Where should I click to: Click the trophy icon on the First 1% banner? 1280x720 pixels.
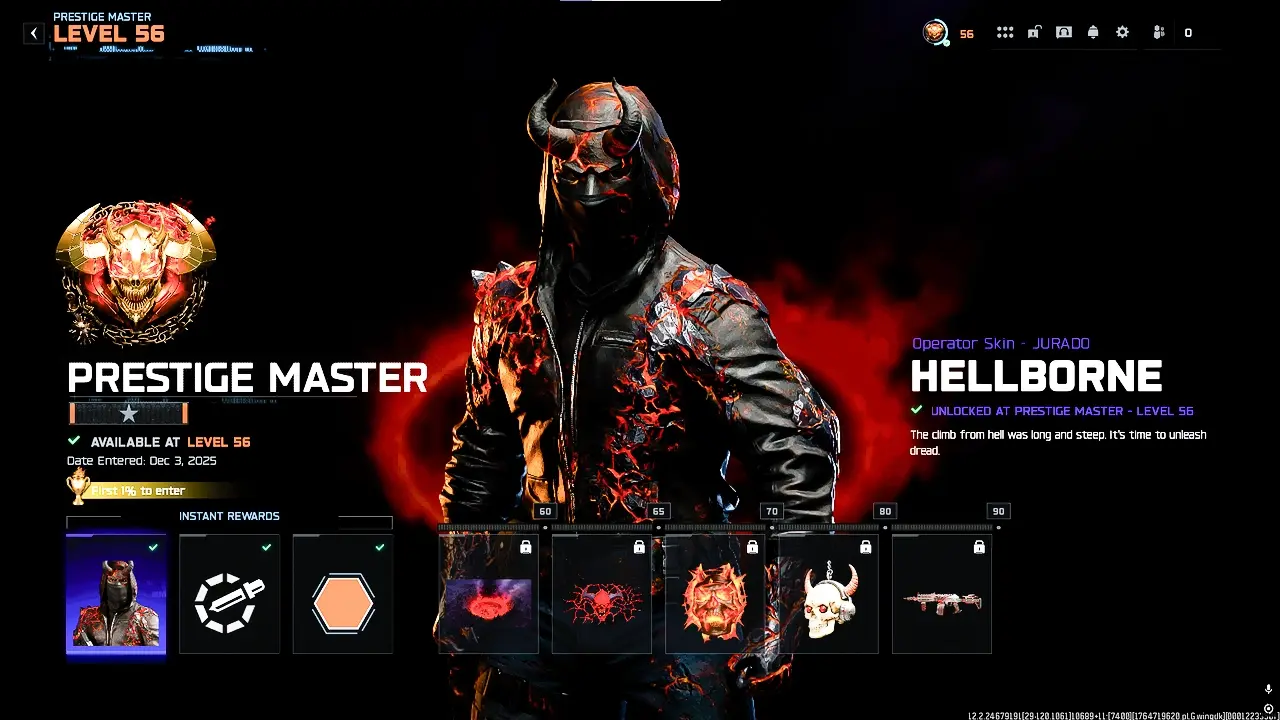pyautogui.click(x=79, y=489)
